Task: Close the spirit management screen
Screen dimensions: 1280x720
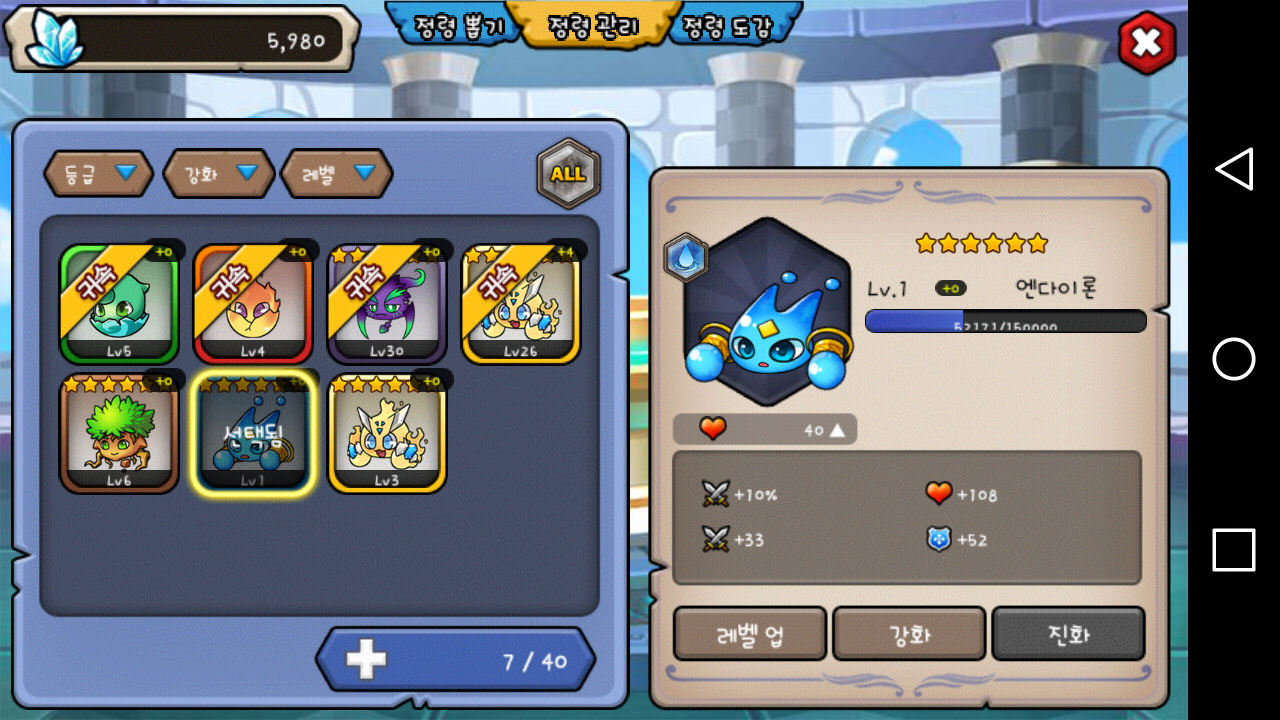Action: 1146,43
